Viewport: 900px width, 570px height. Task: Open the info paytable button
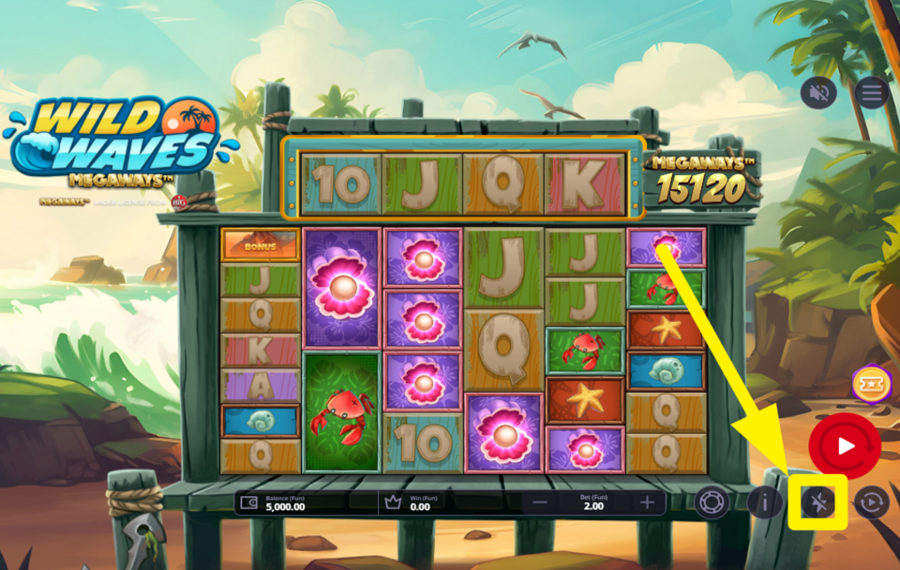(x=765, y=502)
